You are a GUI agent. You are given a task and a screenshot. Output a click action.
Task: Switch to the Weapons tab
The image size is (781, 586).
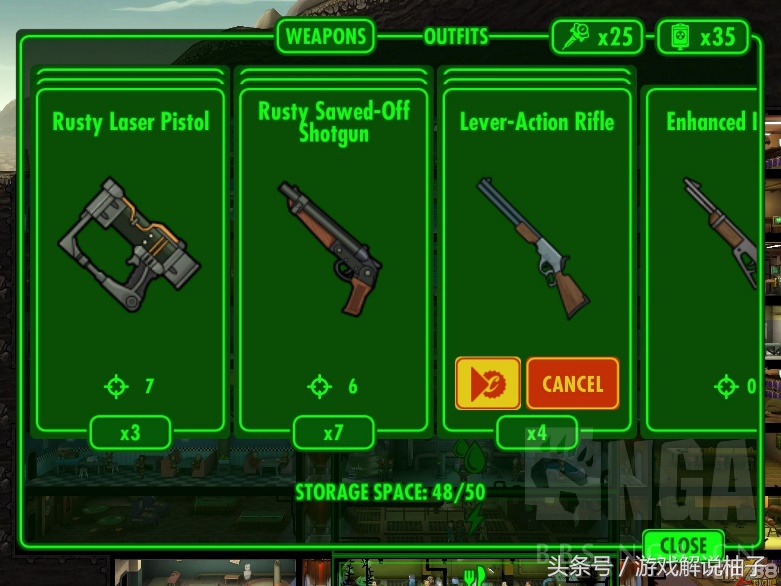click(x=325, y=37)
